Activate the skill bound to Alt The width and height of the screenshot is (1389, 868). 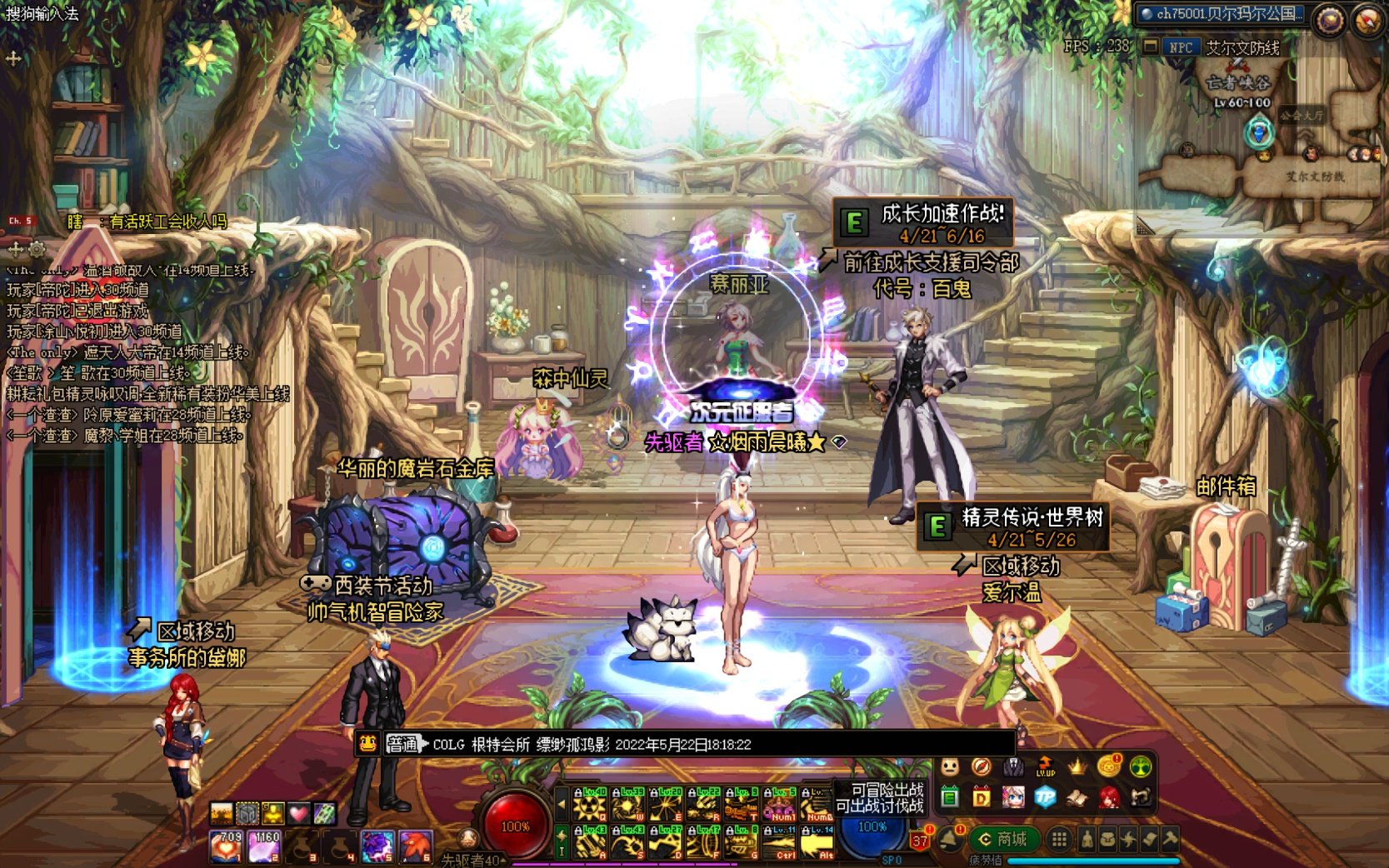[x=817, y=841]
